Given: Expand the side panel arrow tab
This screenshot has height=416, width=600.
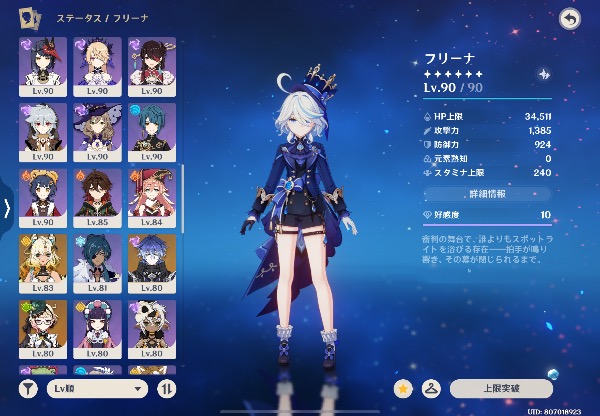Looking at the screenshot, I should 7,208.
